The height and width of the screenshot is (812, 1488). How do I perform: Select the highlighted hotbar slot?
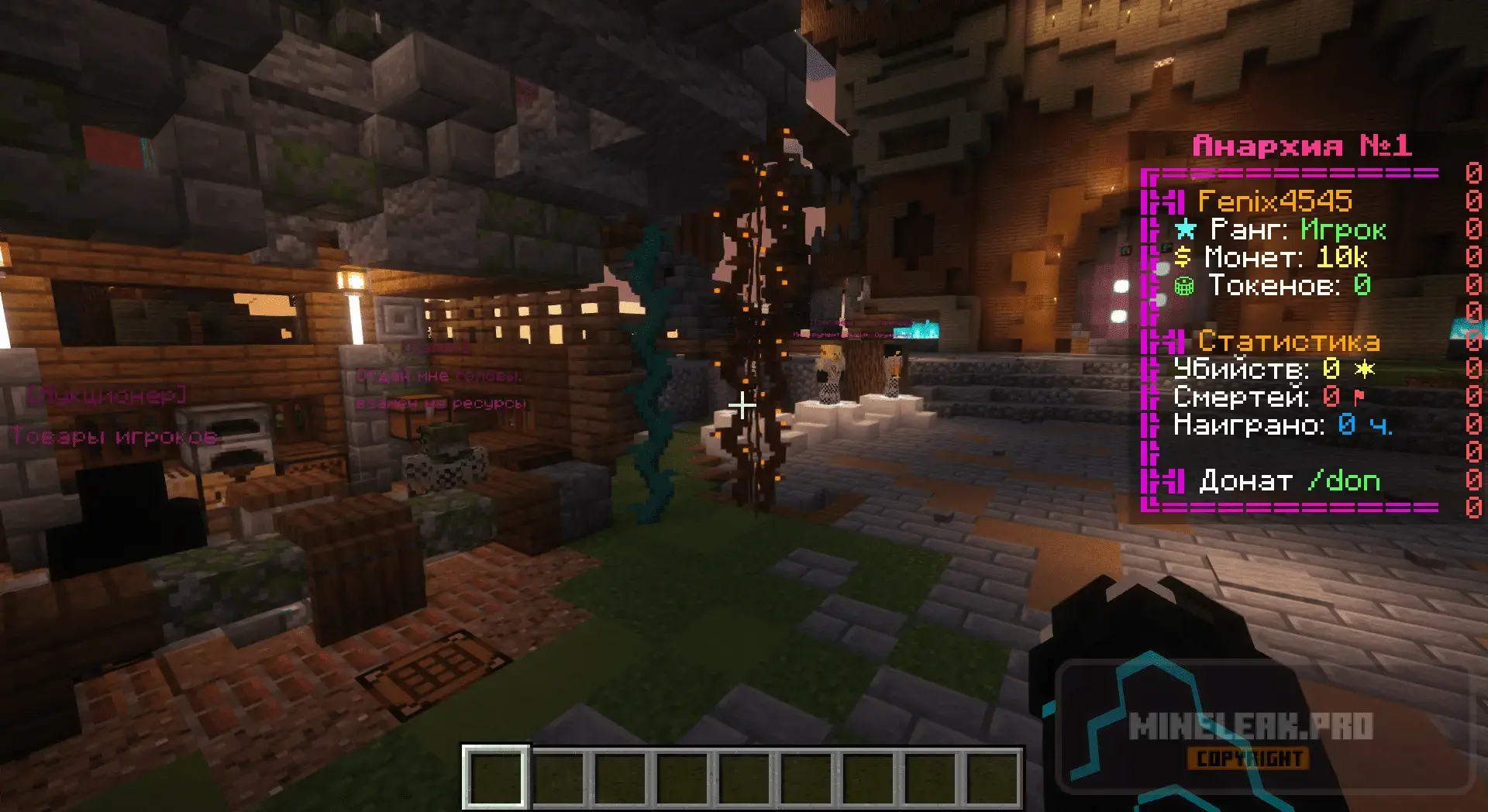496,776
